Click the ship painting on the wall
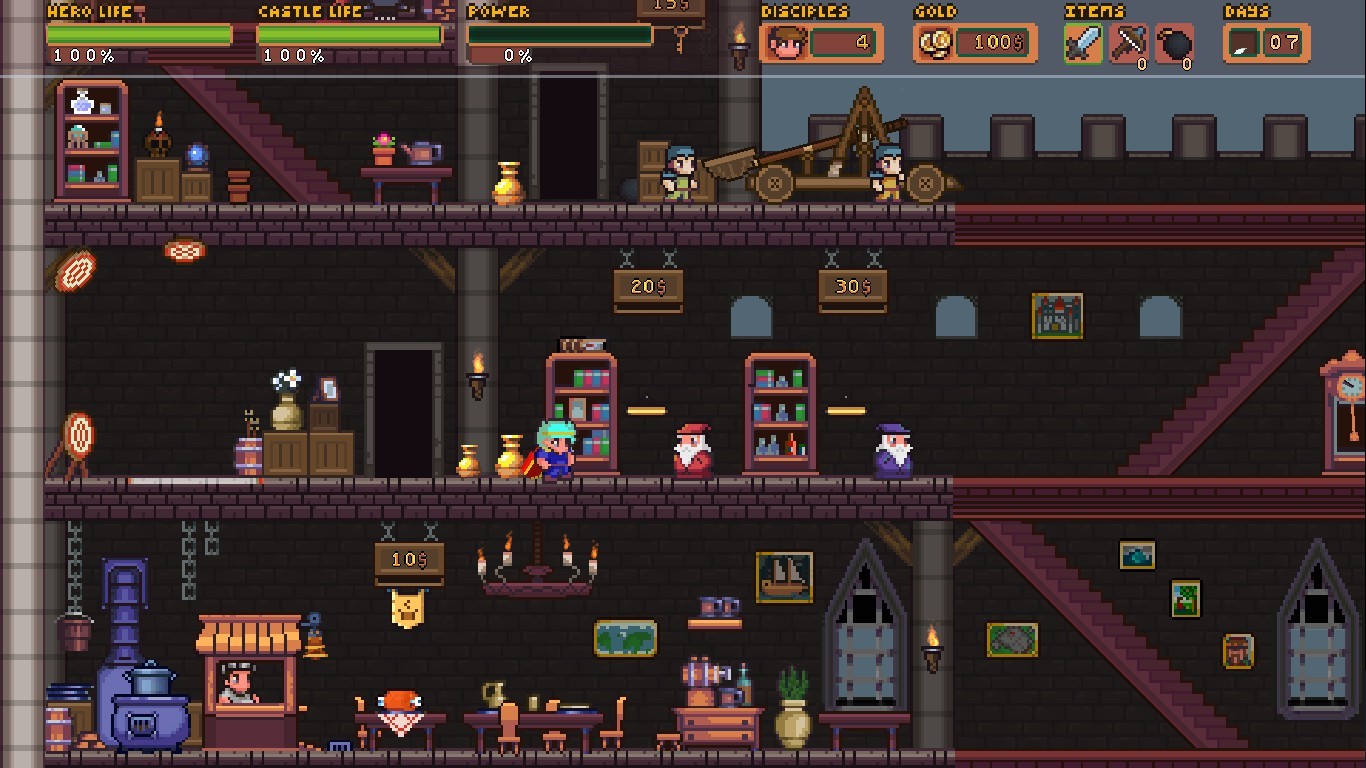The image size is (1366, 768). pos(784,578)
